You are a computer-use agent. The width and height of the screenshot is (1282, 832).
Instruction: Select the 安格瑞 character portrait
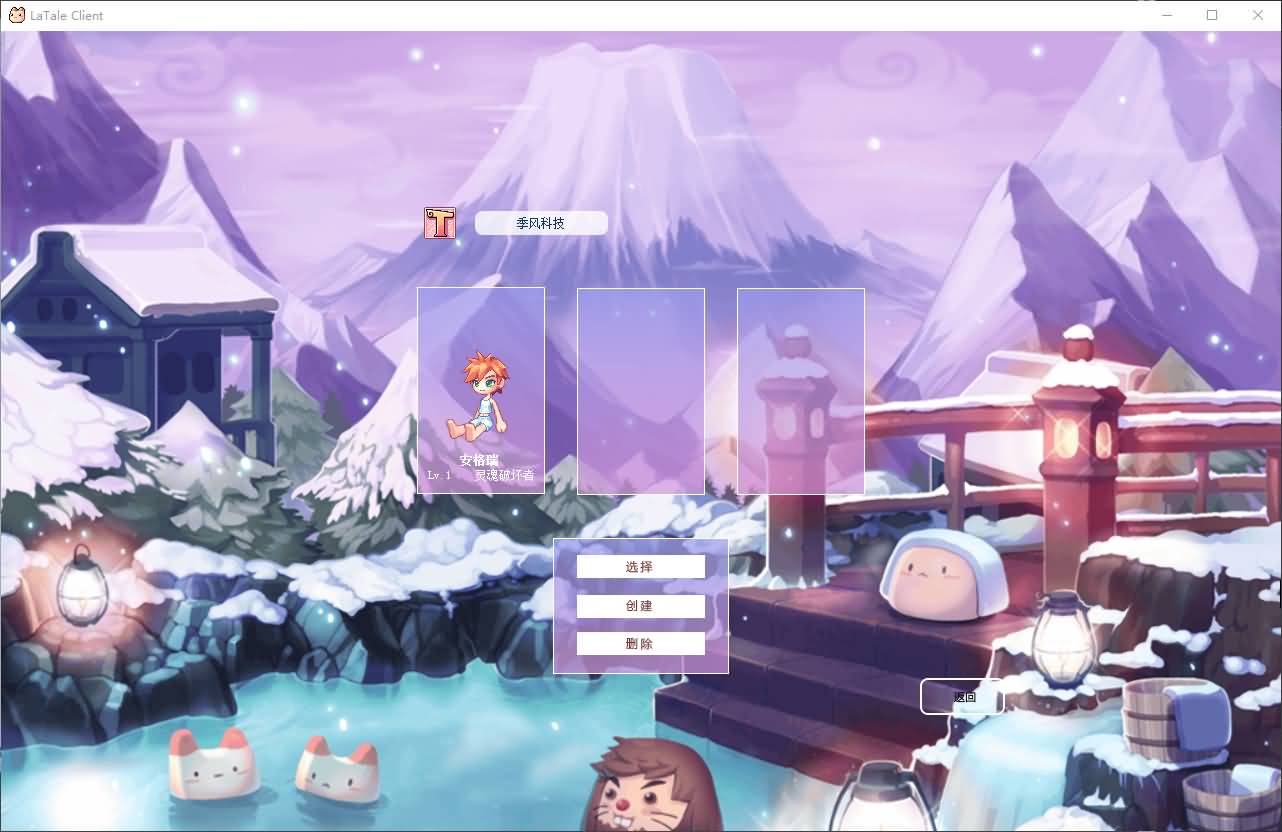(x=481, y=390)
